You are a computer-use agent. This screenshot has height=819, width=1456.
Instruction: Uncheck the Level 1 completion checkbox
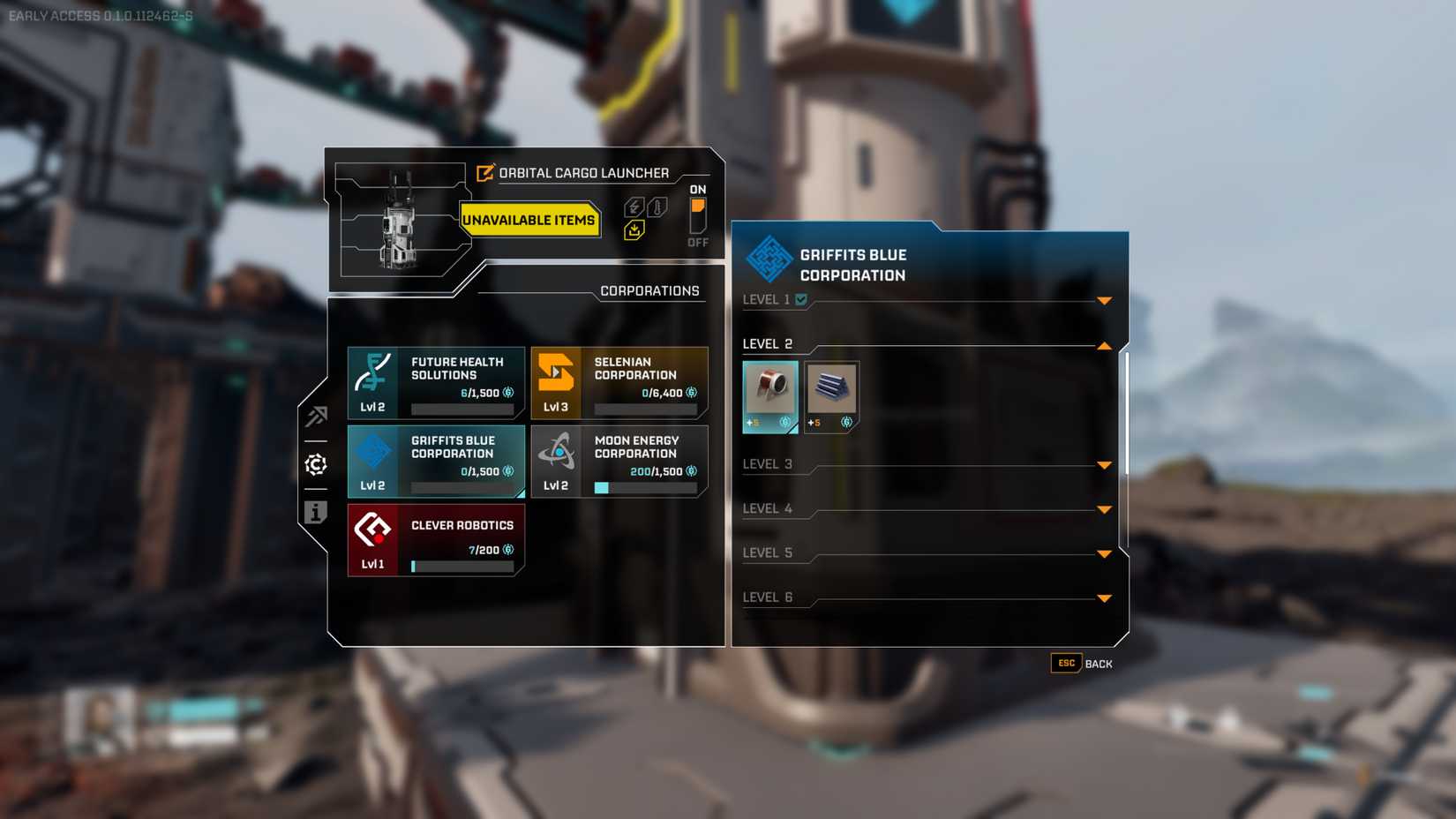pos(800,300)
